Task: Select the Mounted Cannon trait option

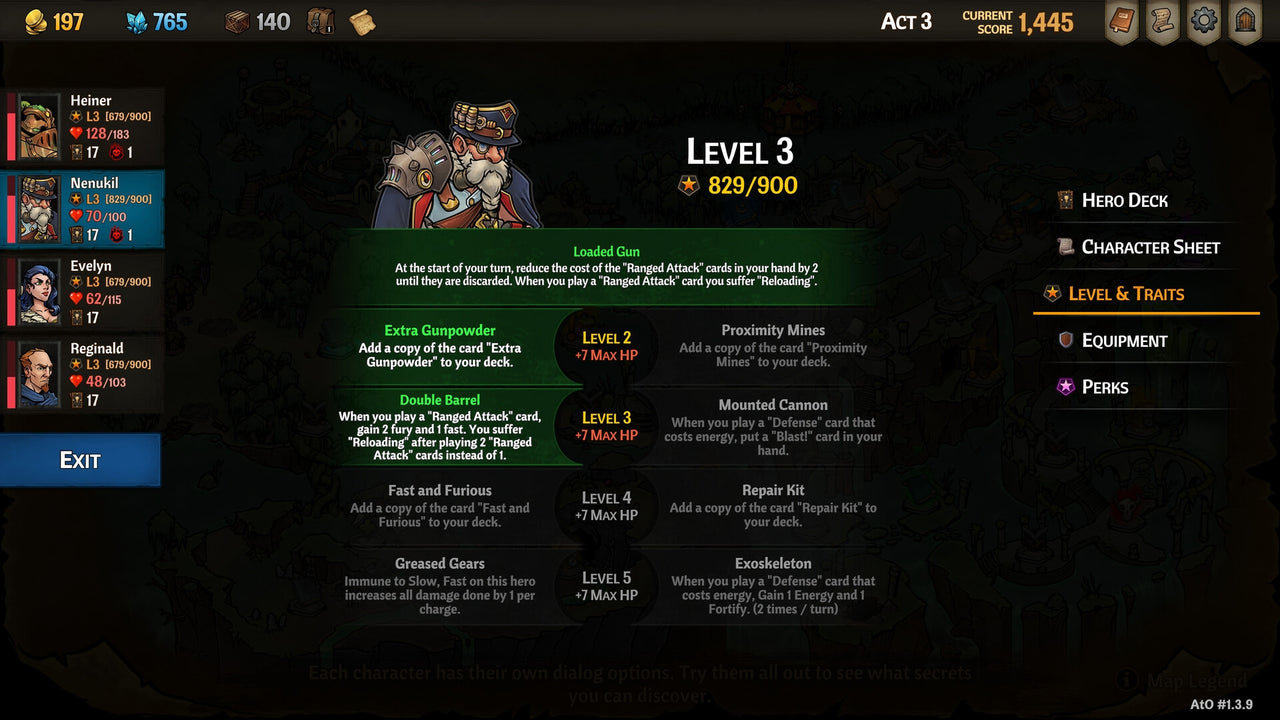Action: 773,427
